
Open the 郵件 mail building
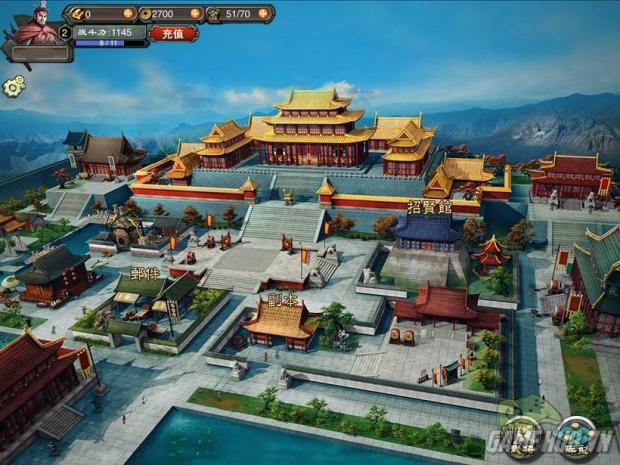click(145, 272)
